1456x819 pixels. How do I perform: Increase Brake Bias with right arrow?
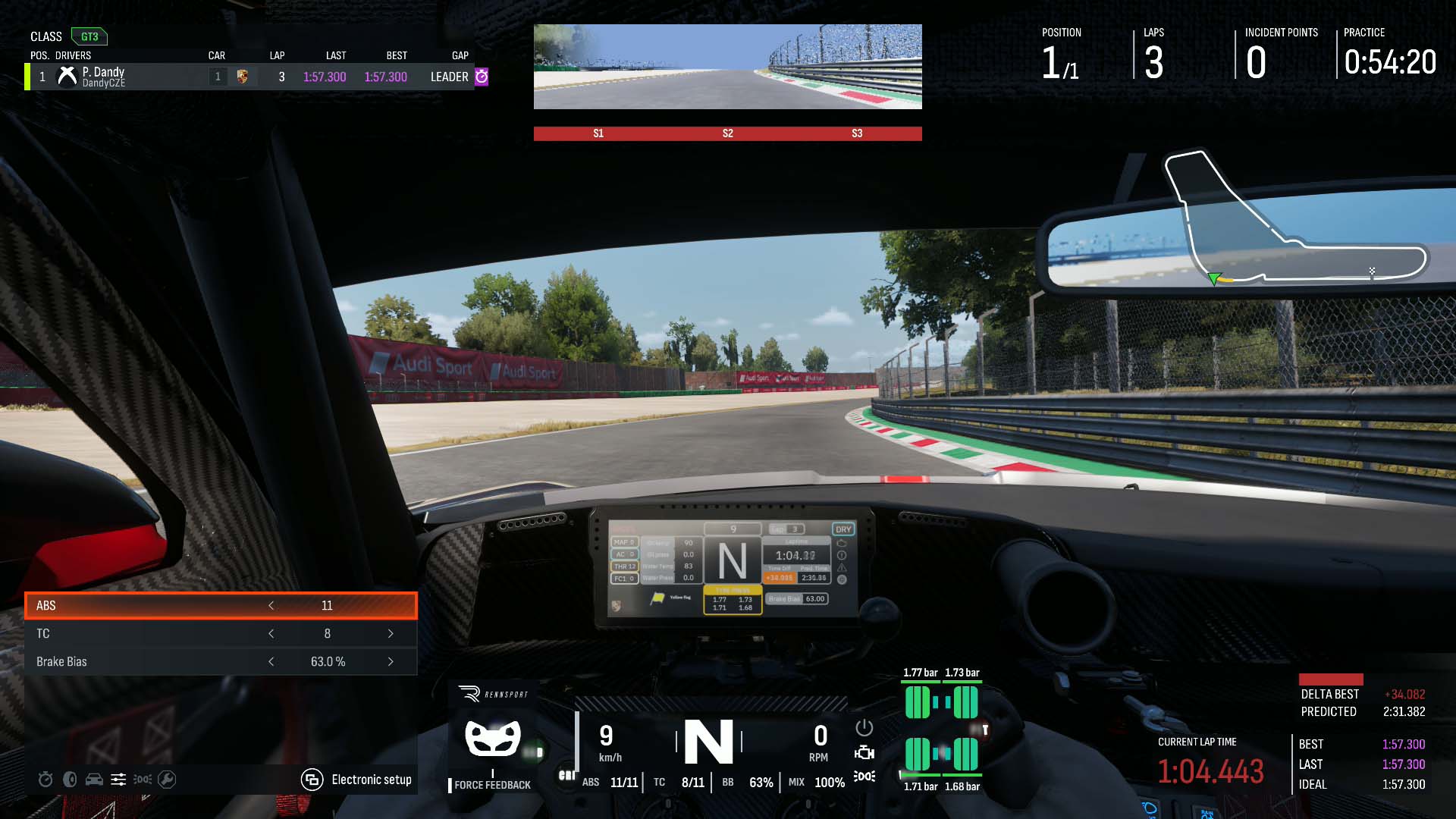point(391,661)
